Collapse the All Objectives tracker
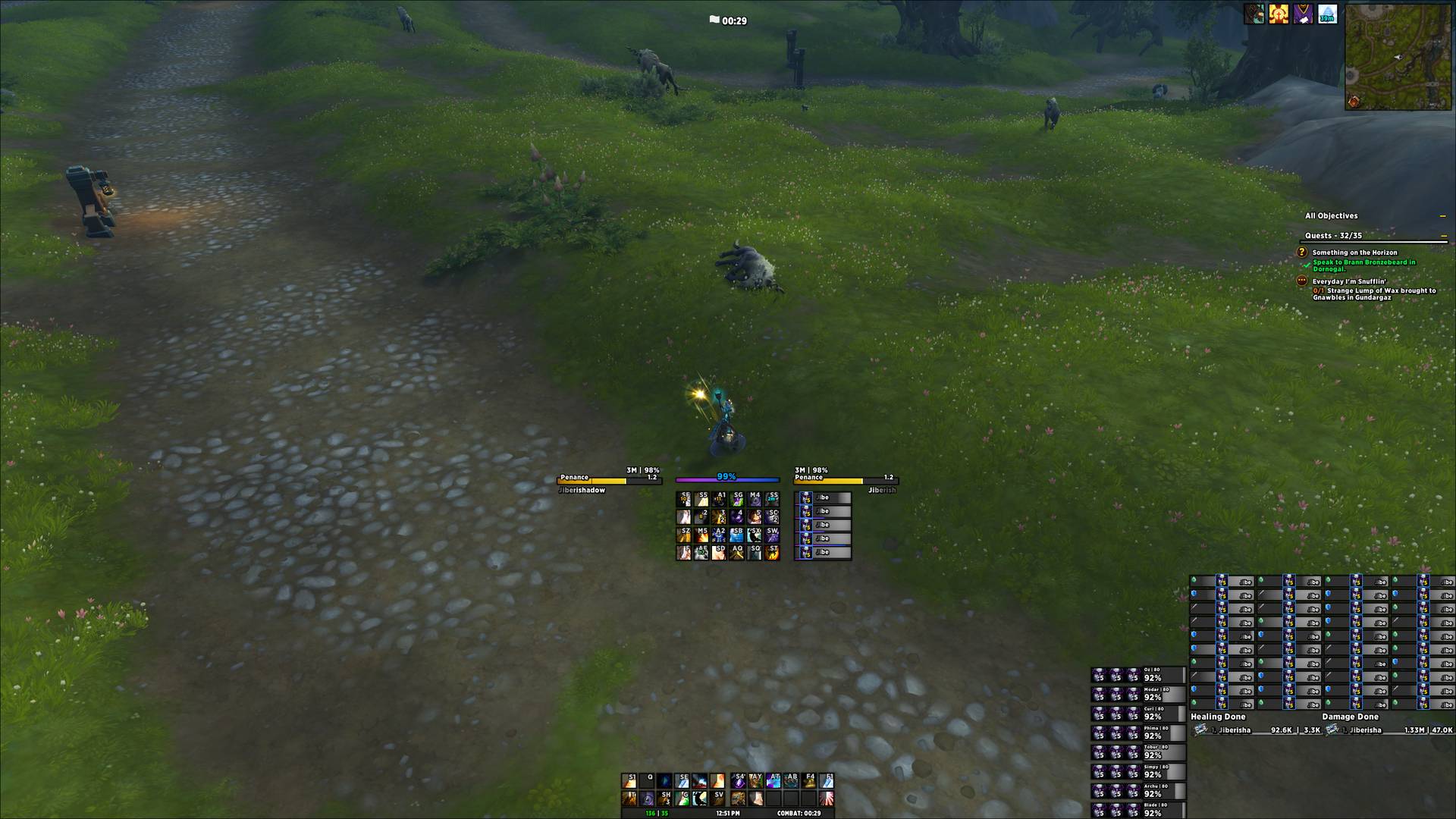The image size is (1456, 819). click(1442, 216)
